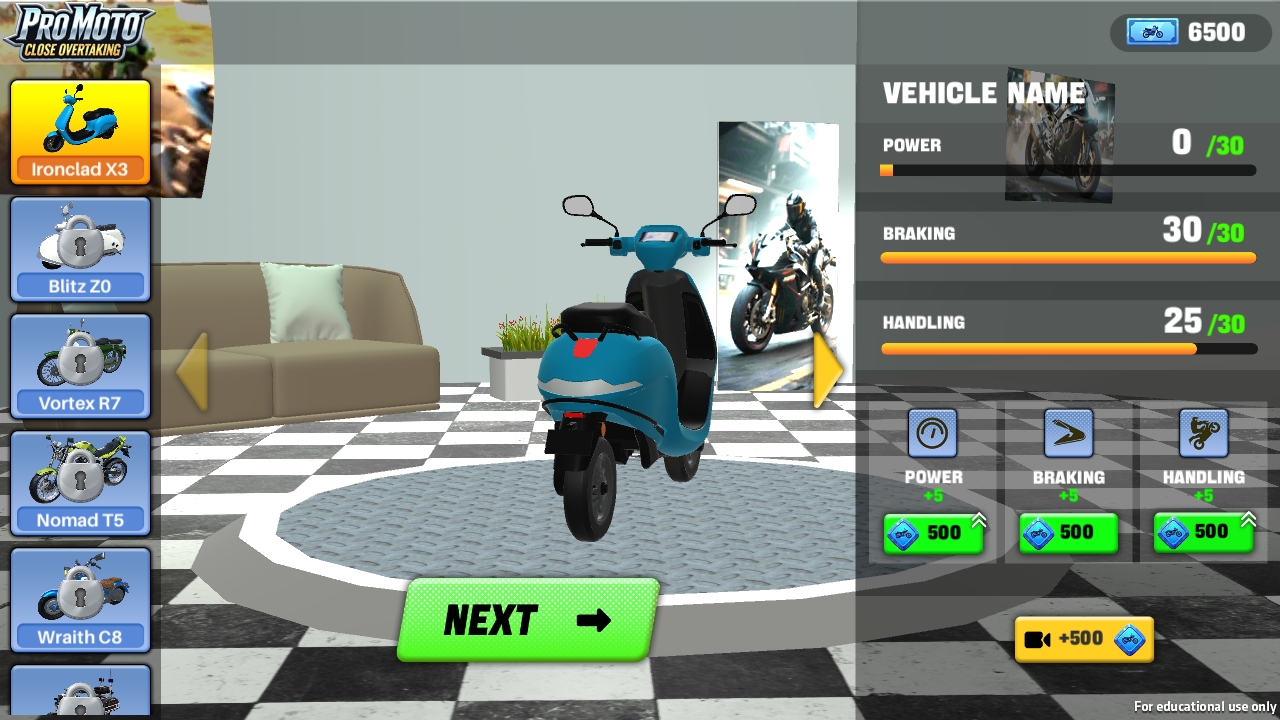Viewport: 1280px width, 720px height.
Task: Watch video ad for +500 currency
Action: 1084,639
